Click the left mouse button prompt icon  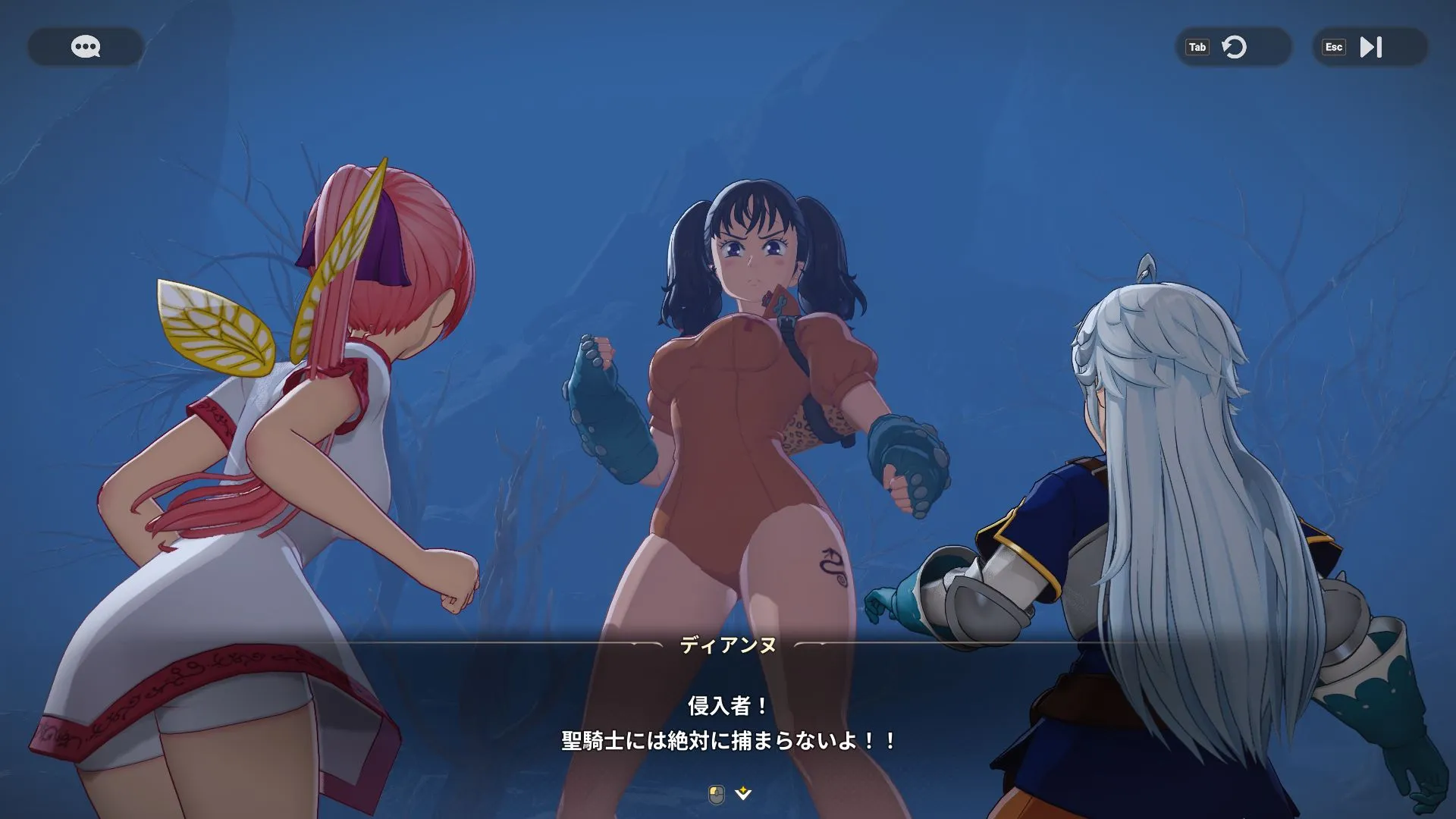pyautogui.click(x=714, y=792)
